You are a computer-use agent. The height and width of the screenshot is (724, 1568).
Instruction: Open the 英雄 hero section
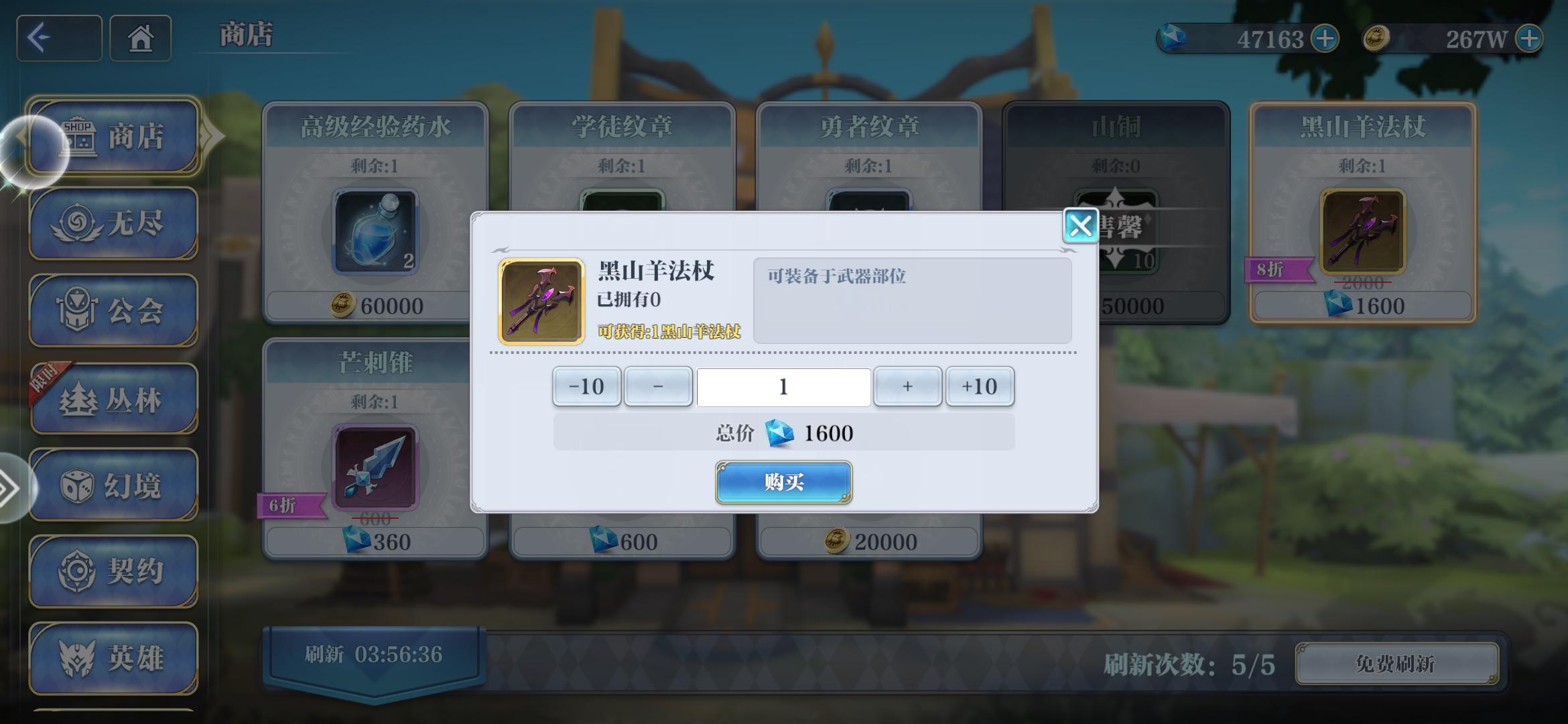tap(114, 658)
